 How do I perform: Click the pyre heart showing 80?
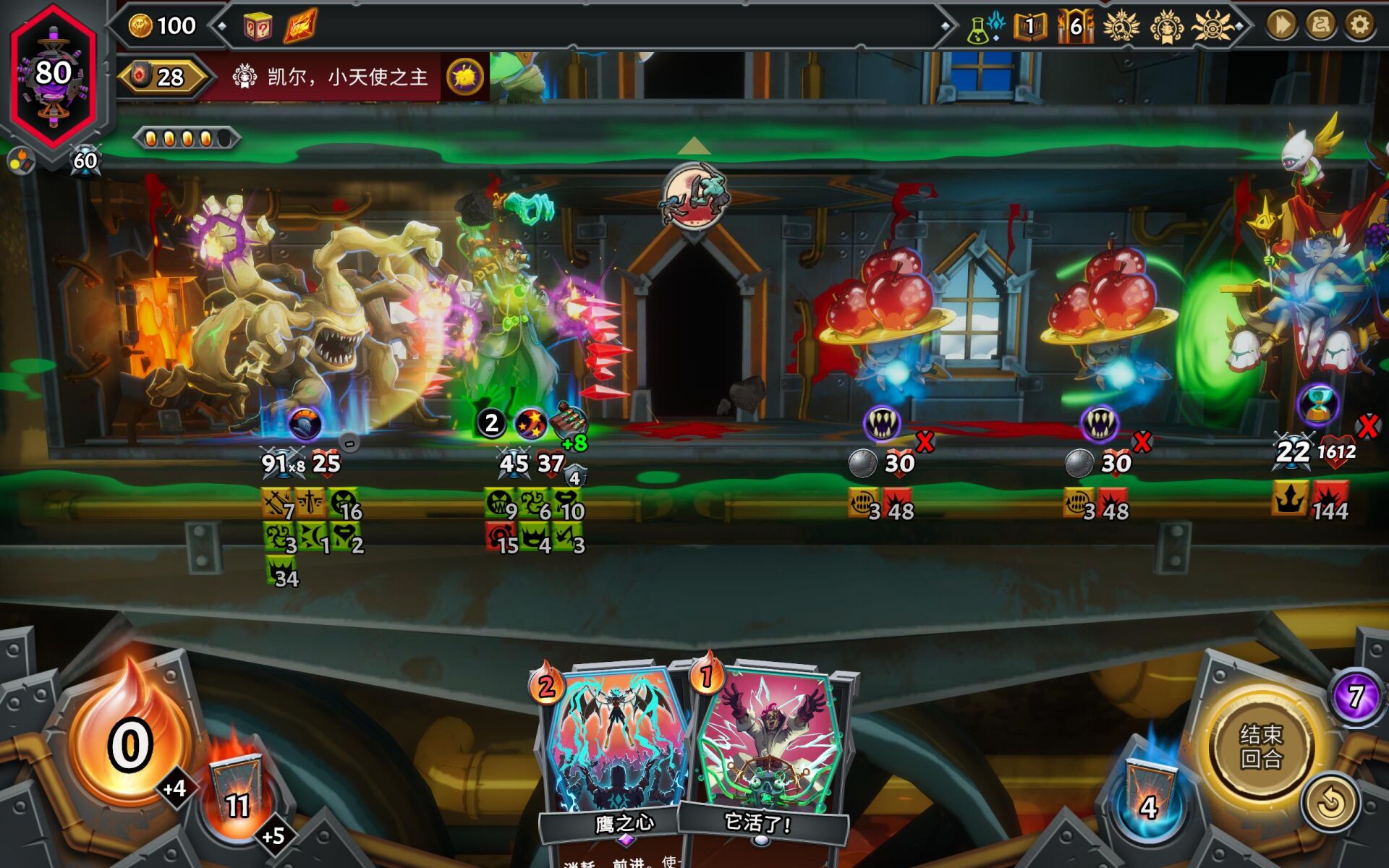[x=54, y=74]
